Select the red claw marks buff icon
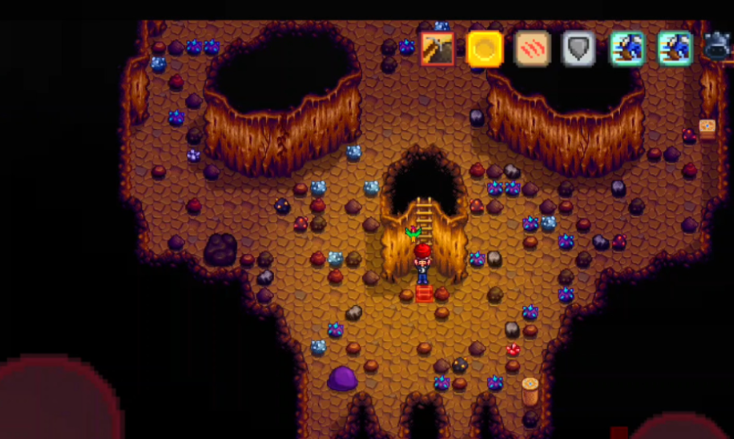The height and width of the screenshot is (439, 734). coord(532,48)
